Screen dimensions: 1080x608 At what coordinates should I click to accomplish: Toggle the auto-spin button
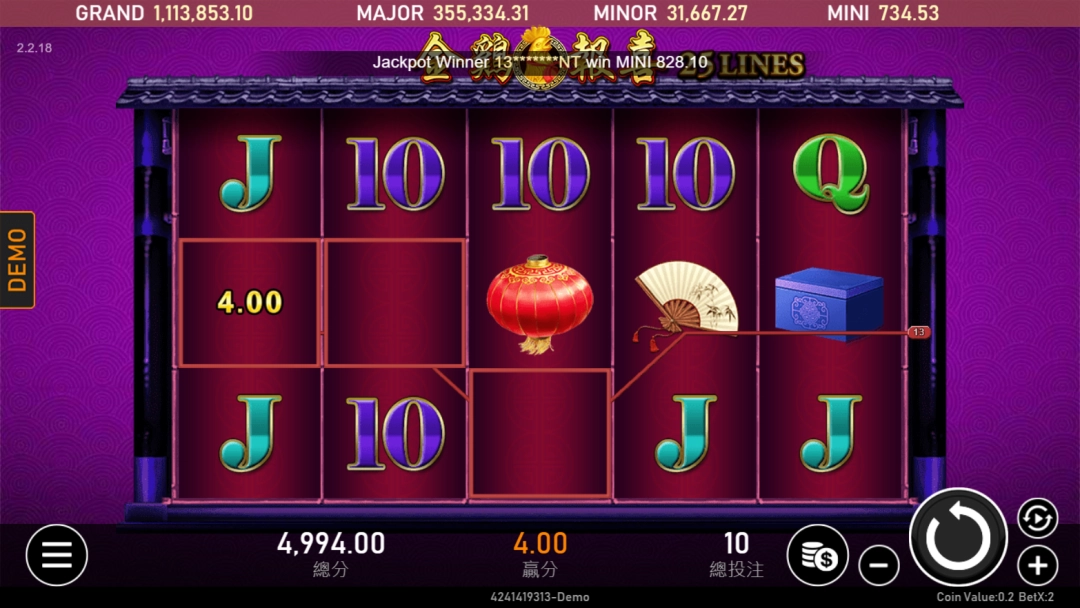point(1038,518)
